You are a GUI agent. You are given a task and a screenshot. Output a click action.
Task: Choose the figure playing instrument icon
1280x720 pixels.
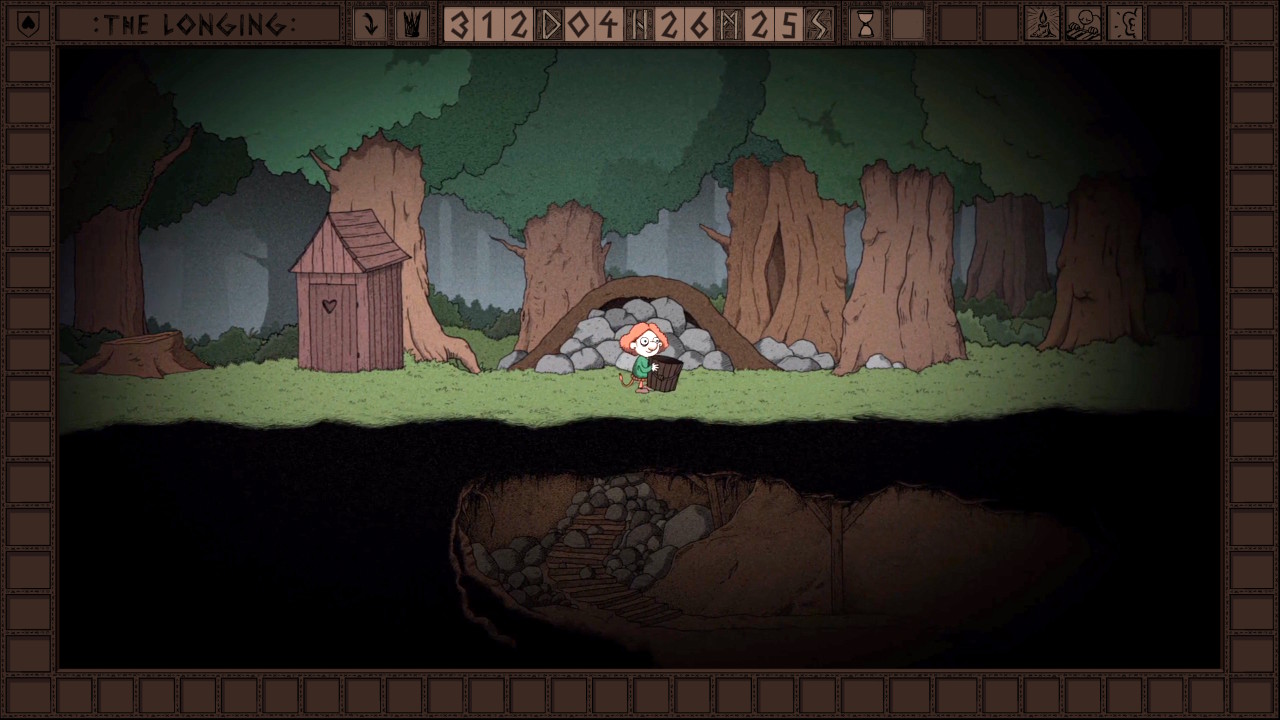pos(1083,24)
